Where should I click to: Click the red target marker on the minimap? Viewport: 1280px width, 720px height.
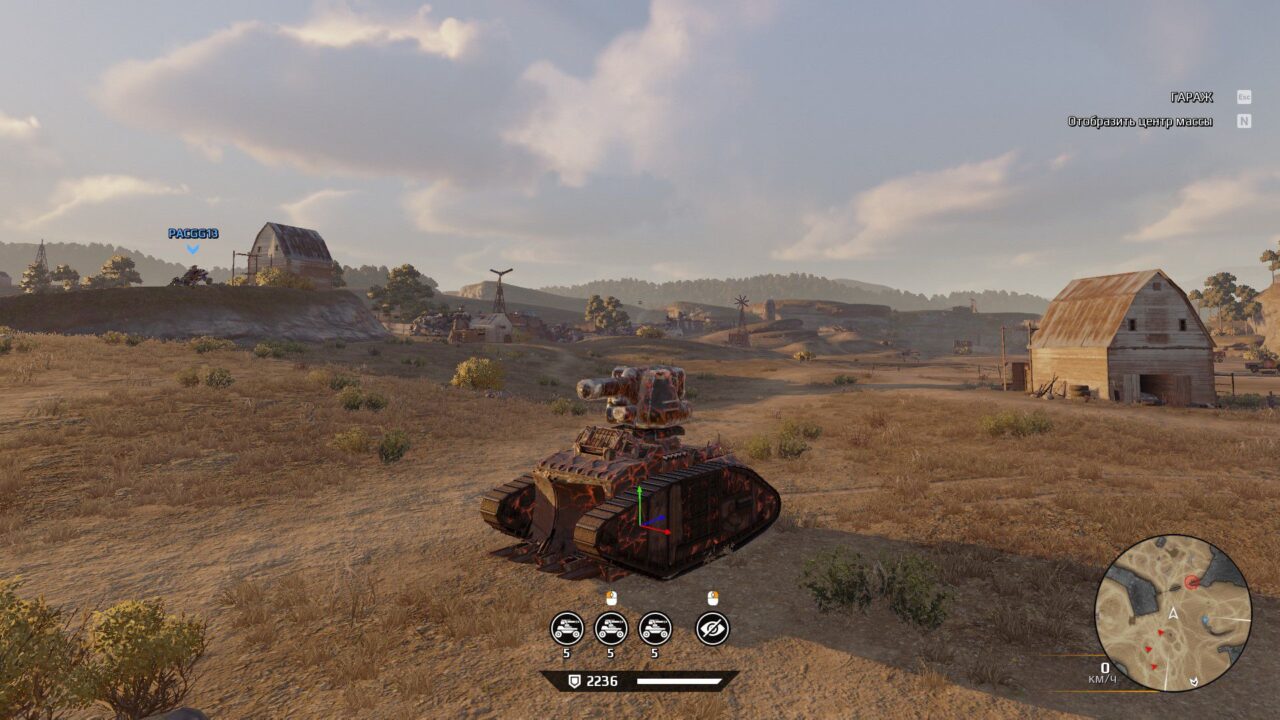(1191, 582)
